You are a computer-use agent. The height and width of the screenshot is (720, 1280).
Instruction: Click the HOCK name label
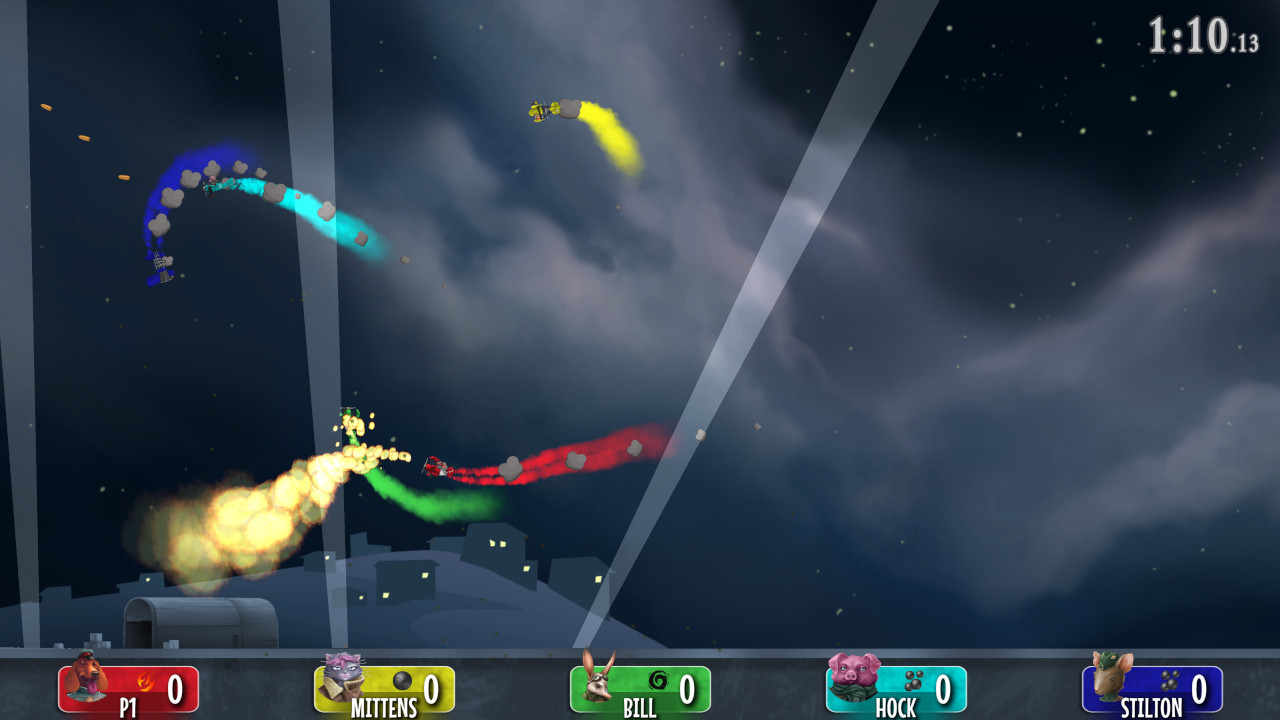point(895,706)
